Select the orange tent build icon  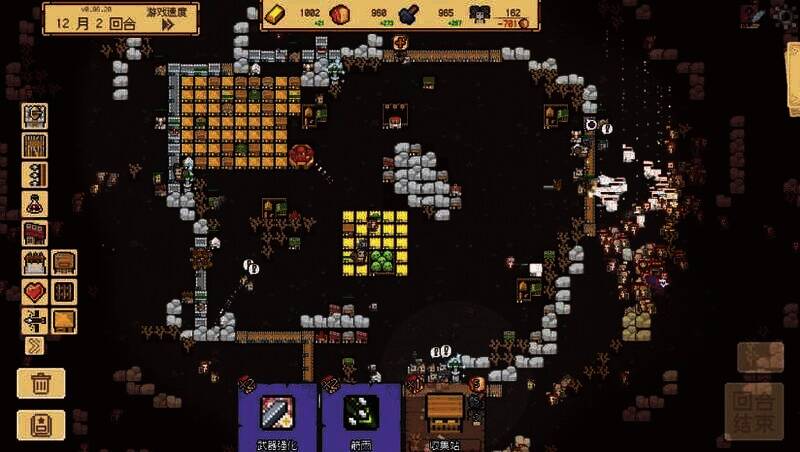tap(64, 321)
